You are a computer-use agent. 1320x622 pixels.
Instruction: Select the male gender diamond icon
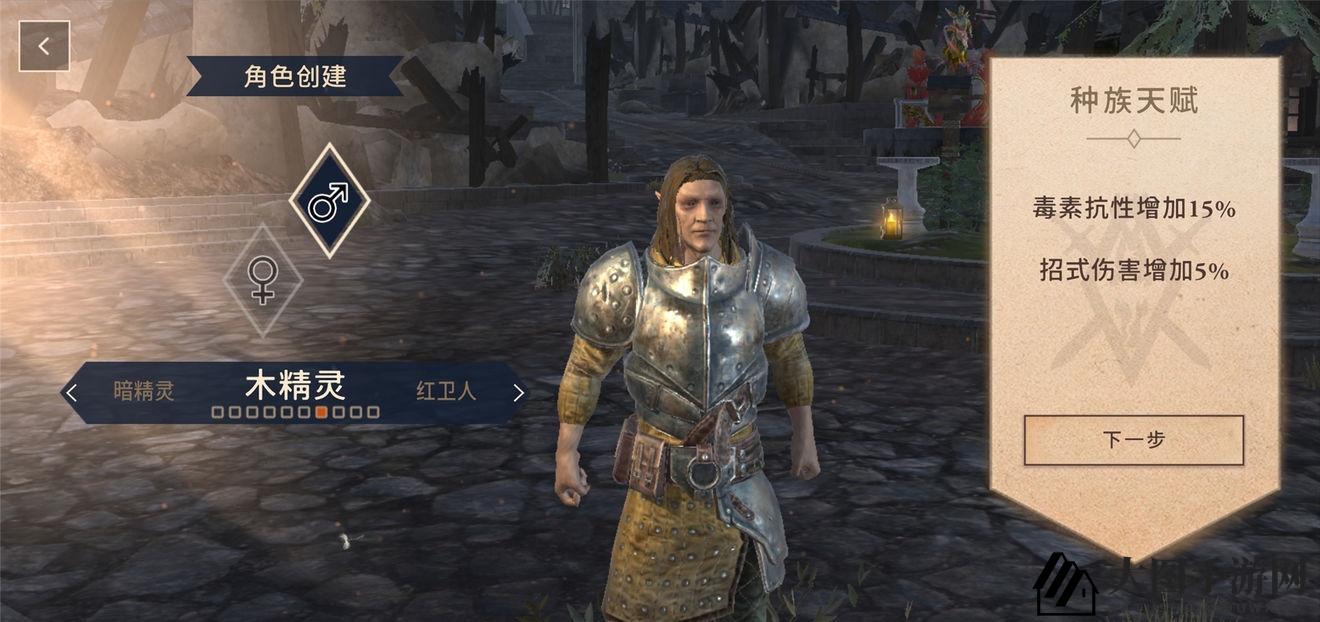coord(329,201)
